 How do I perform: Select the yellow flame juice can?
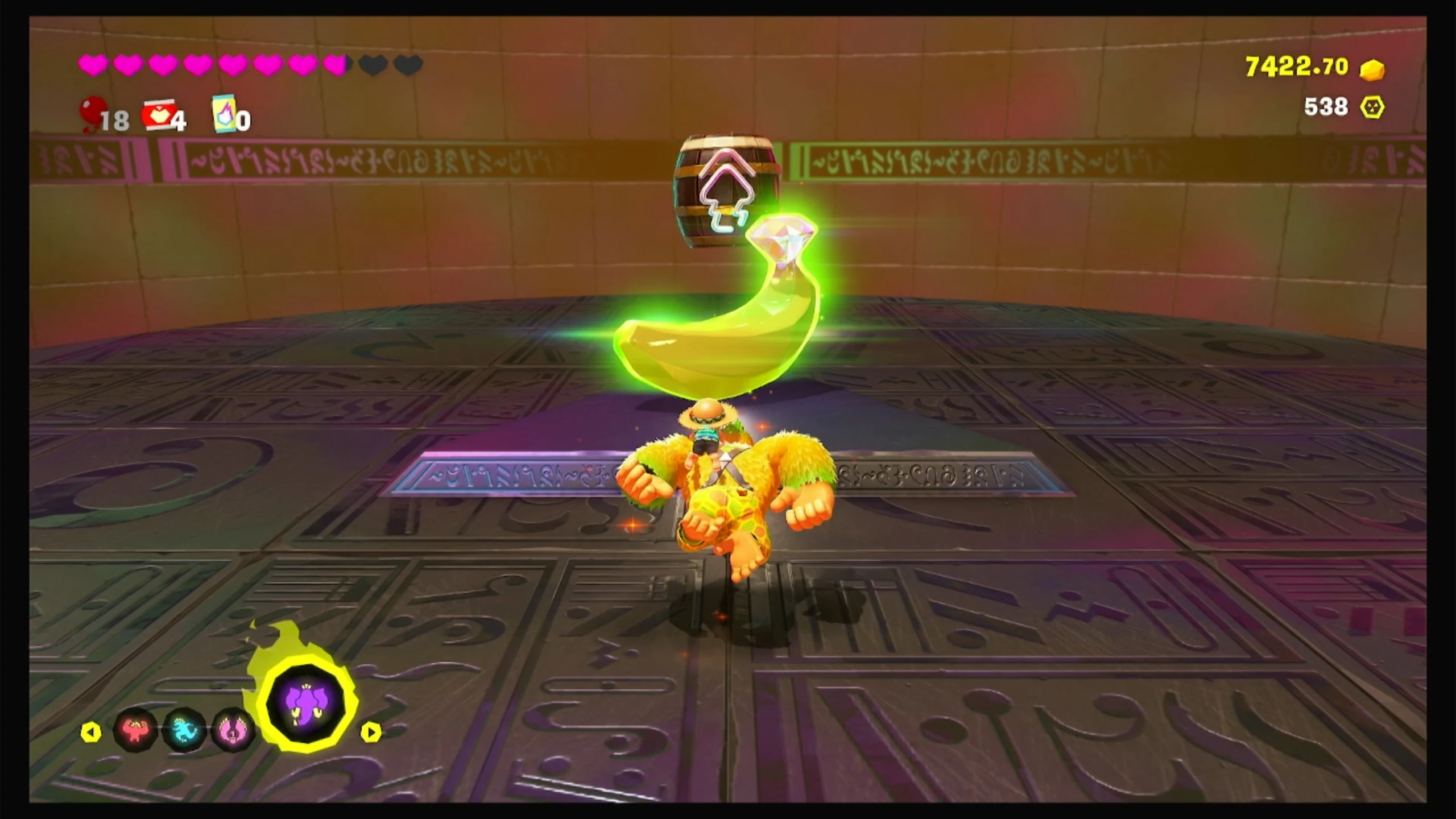point(224,113)
